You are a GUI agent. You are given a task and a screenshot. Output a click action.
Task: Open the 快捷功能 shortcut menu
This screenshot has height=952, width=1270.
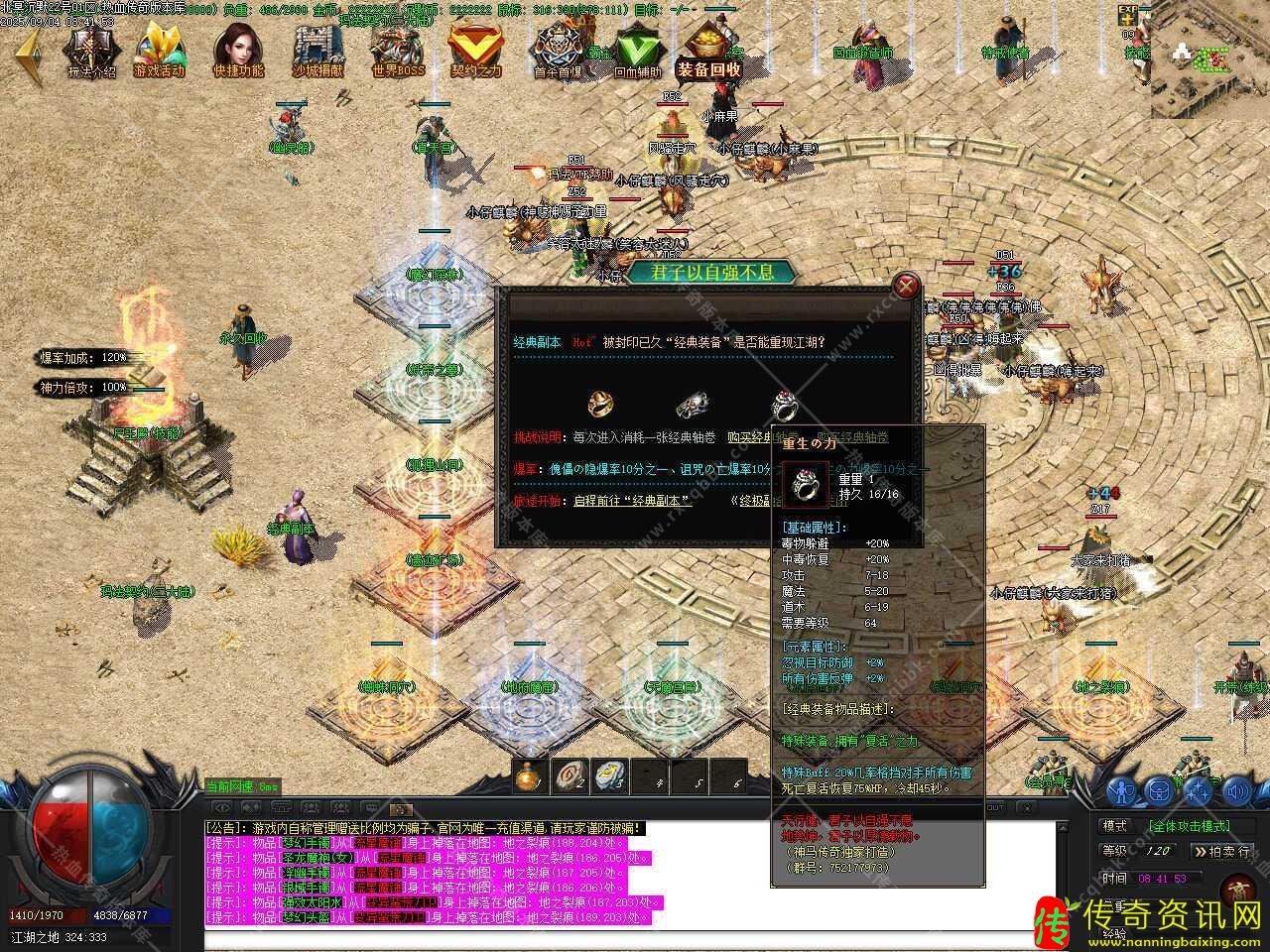pos(238,51)
